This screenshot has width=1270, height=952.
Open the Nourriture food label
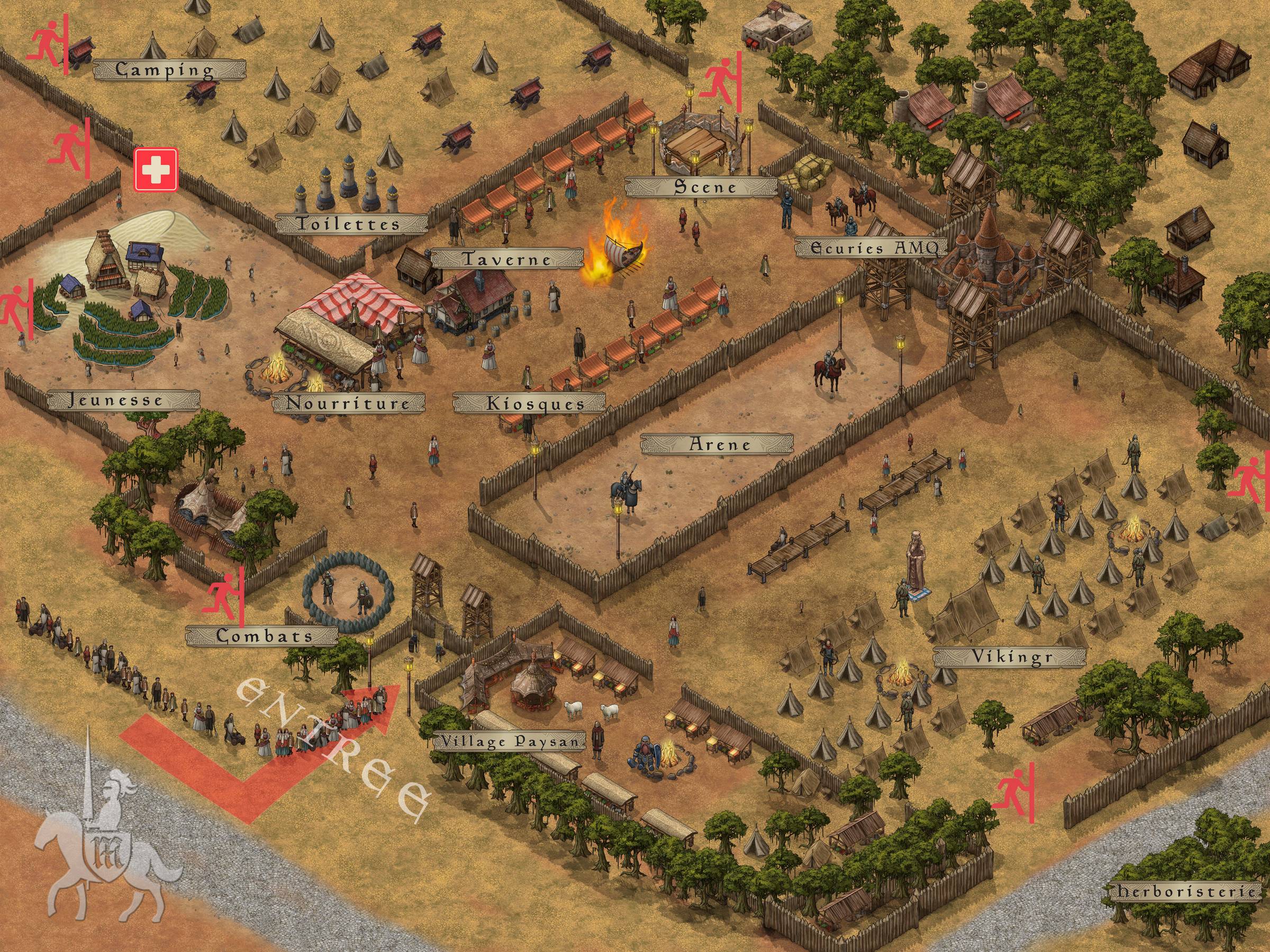[x=349, y=403]
